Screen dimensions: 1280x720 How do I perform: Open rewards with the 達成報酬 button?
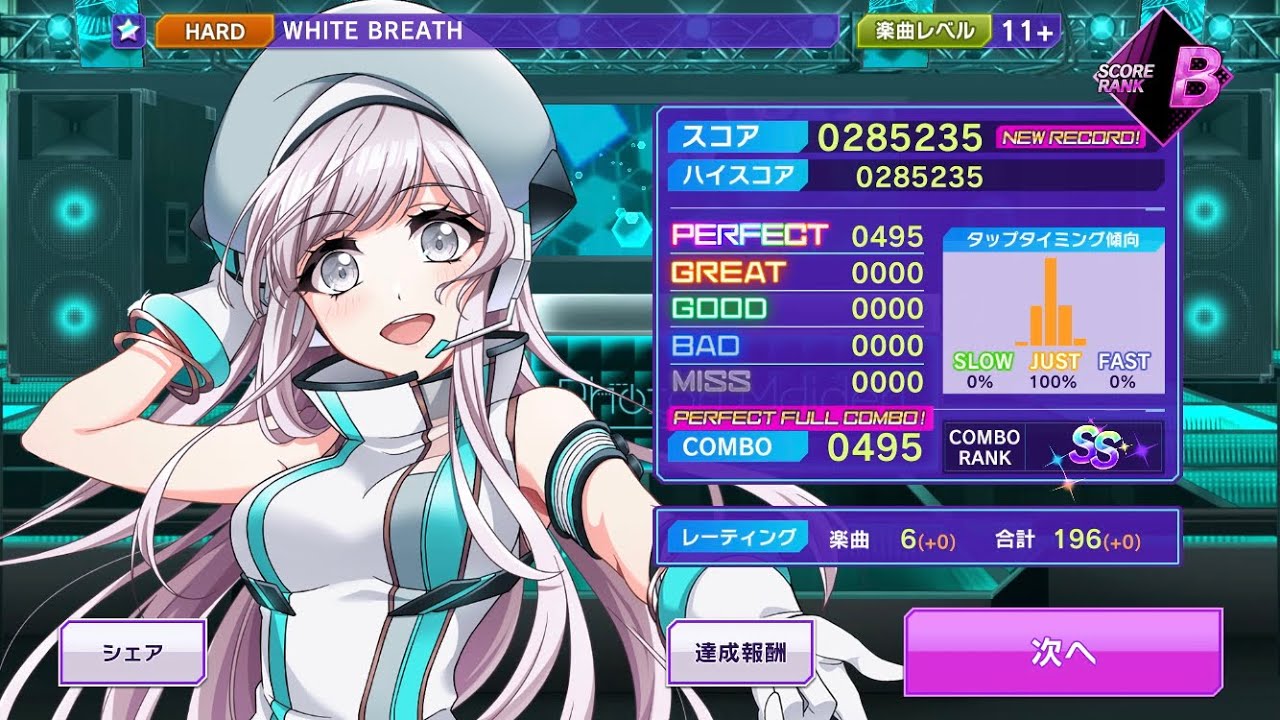pyautogui.click(x=741, y=652)
